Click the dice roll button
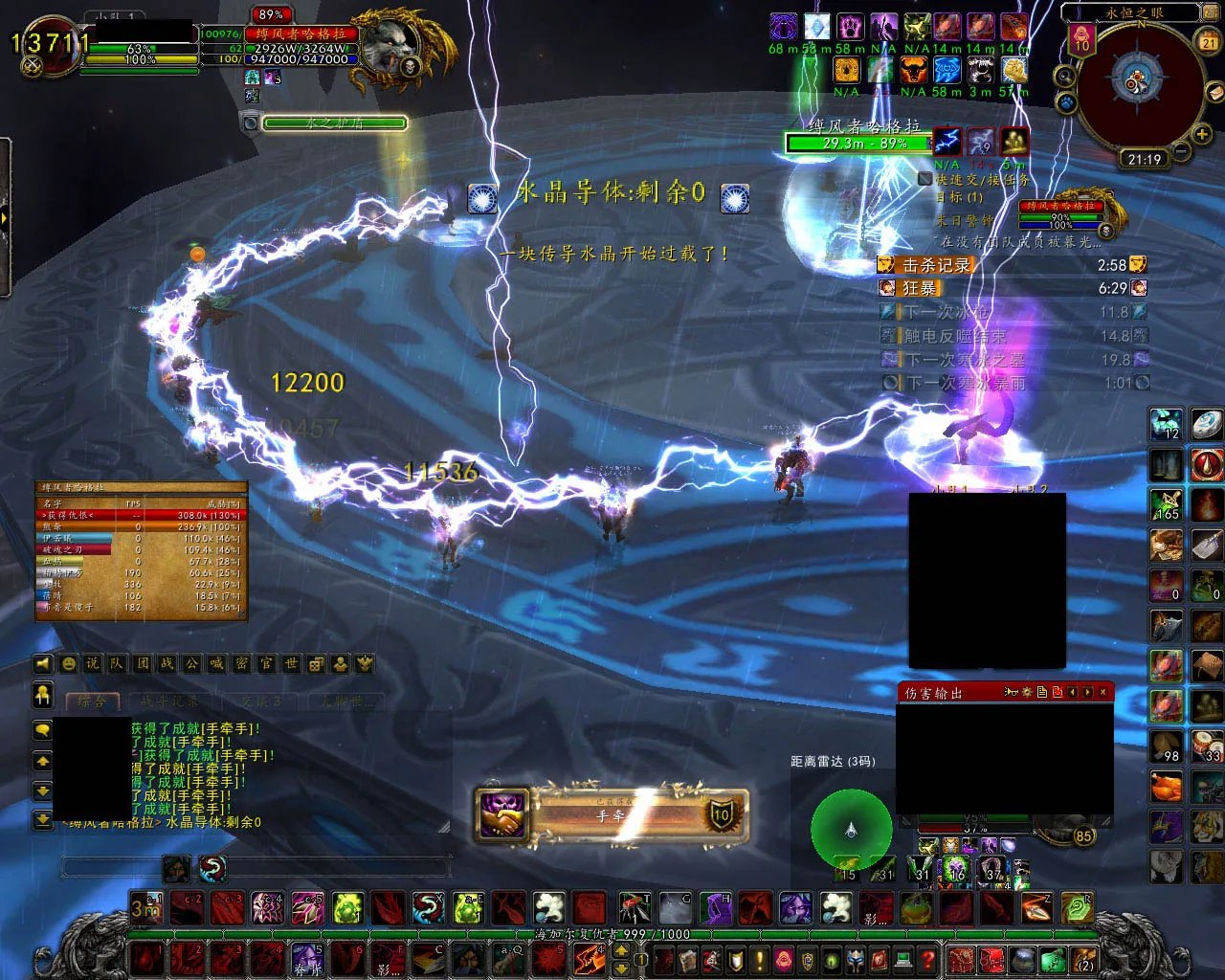Screen dimensions: 1225x980 317,663
